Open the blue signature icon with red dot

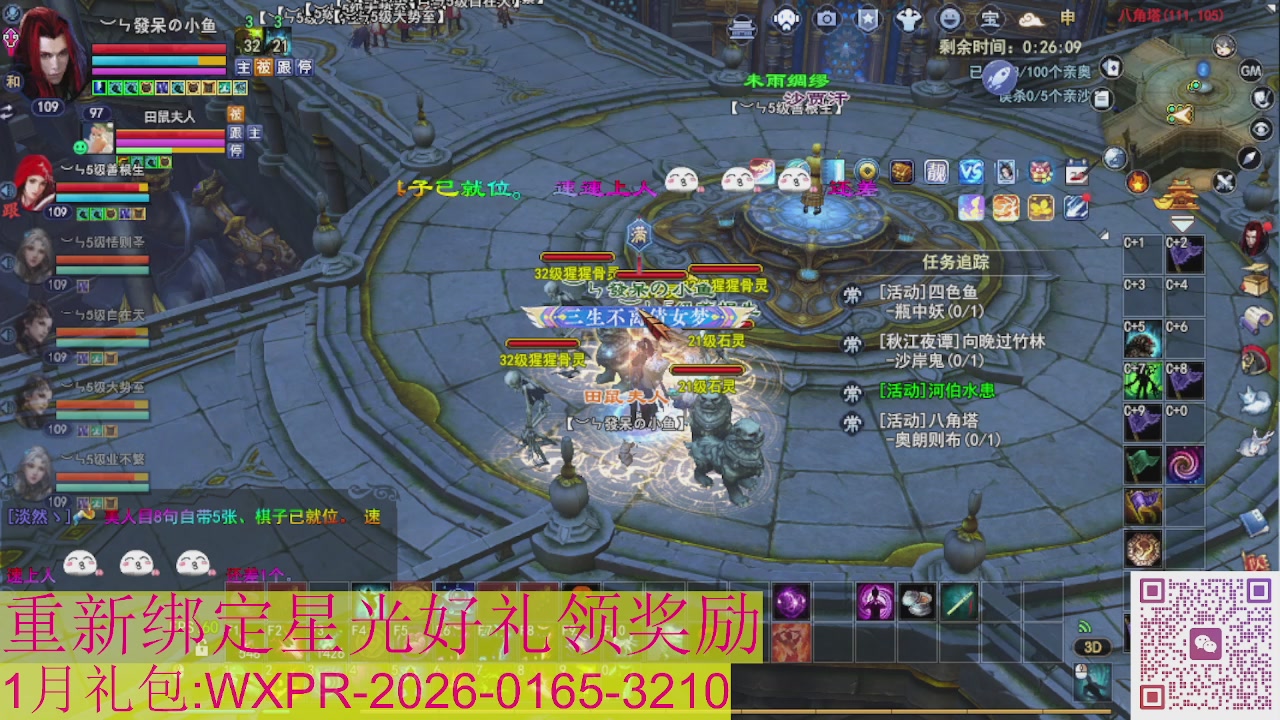(x=1075, y=207)
